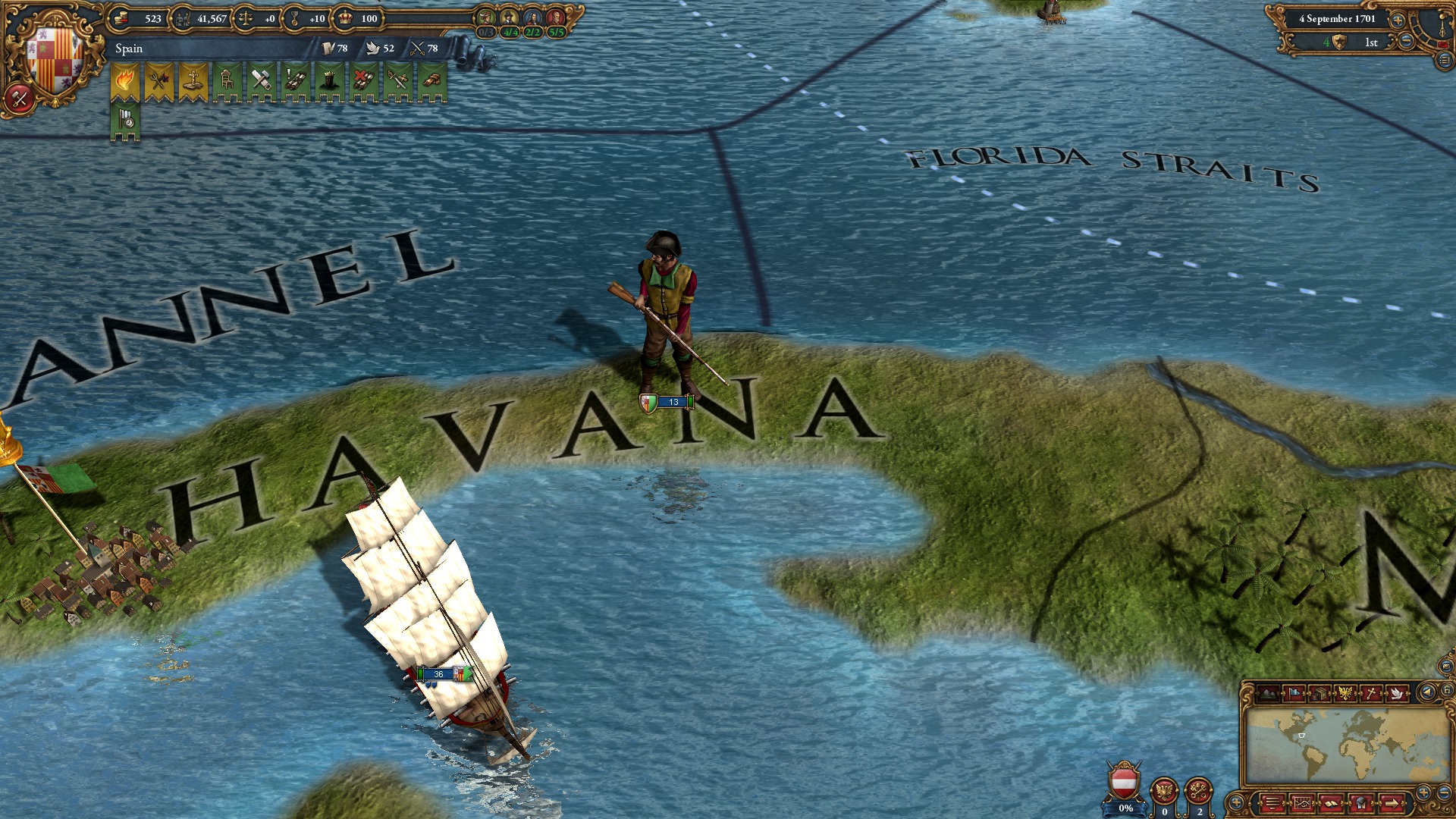Open the Spain country shield
1456x819 pixels.
tap(53, 57)
